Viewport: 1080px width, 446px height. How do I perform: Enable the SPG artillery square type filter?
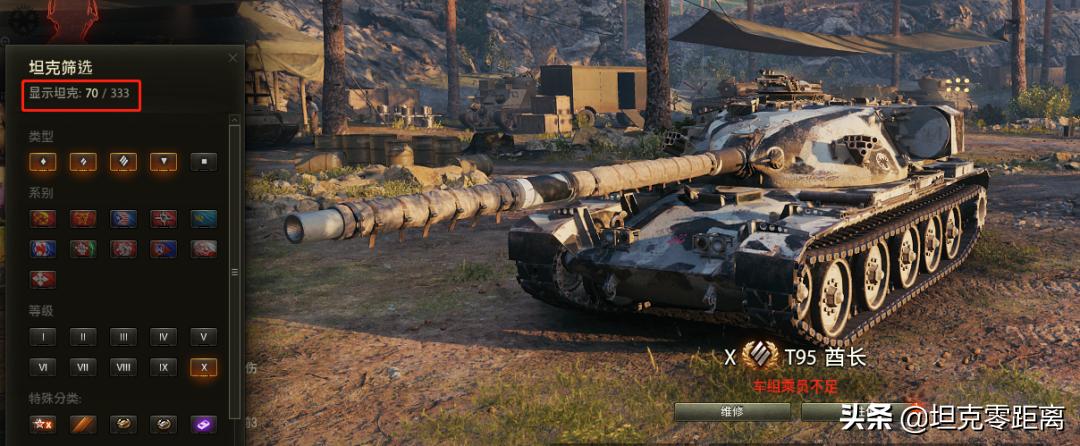pyautogui.click(x=203, y=161)
